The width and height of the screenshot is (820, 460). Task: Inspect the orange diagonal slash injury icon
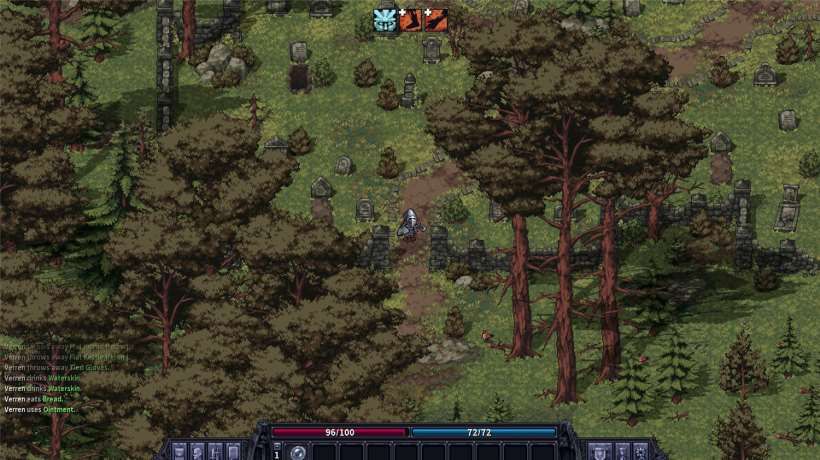435,19
